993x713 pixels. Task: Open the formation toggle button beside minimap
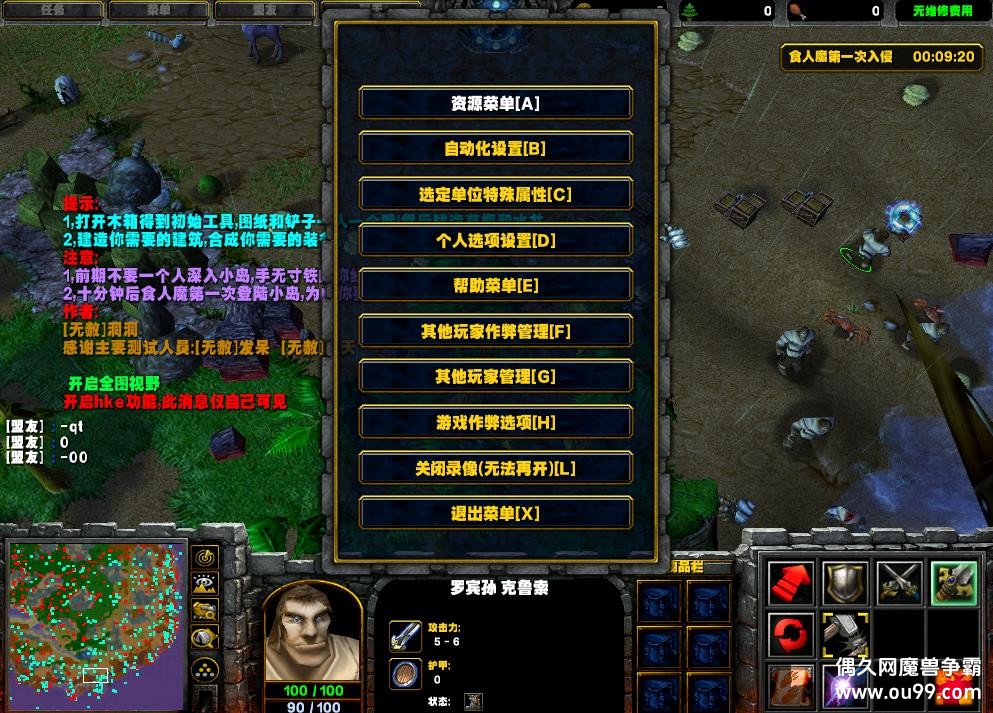[206, 668]
